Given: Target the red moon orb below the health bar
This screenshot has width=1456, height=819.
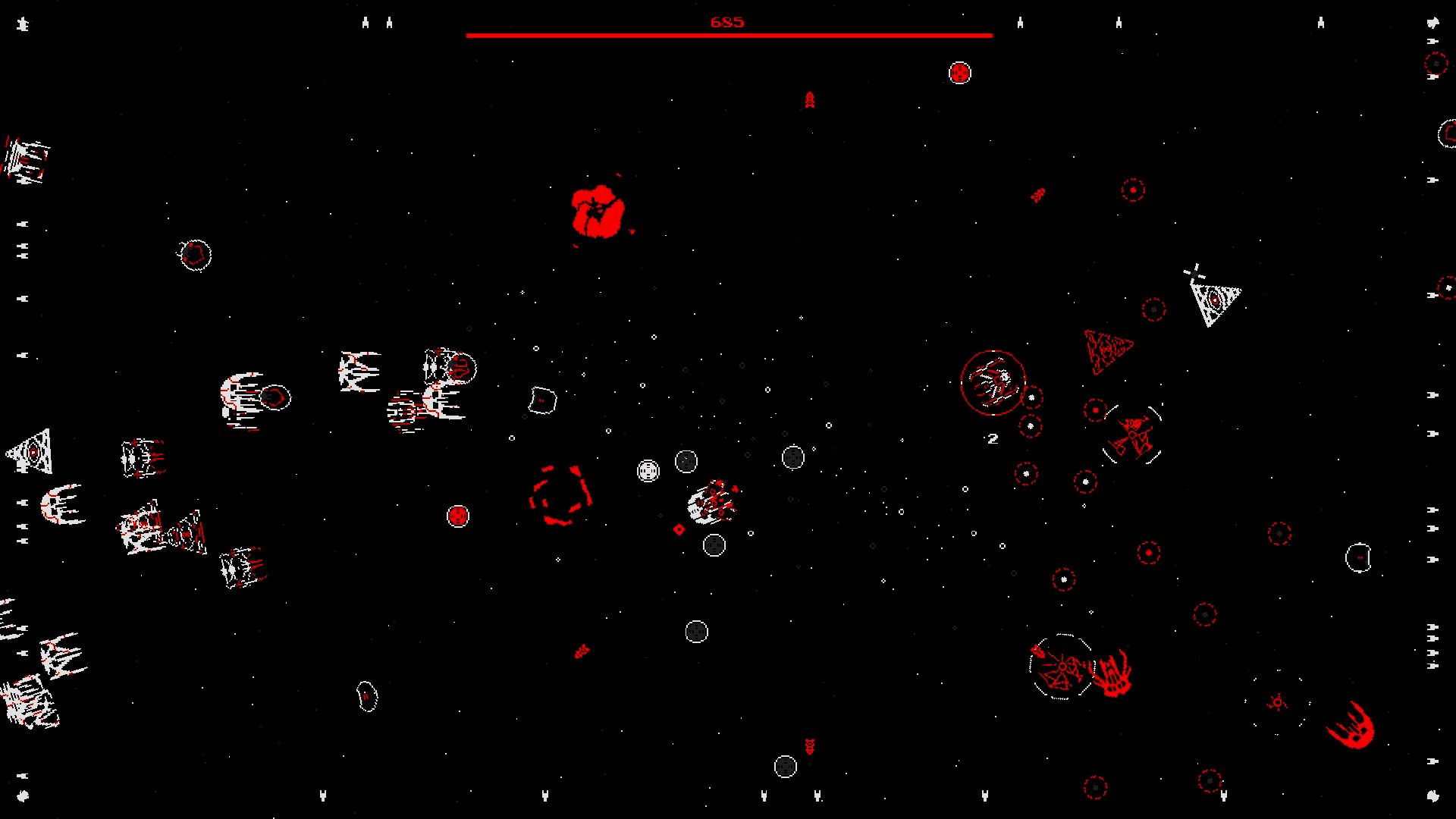Looking at the screenshot, I should tap(960, 73).
